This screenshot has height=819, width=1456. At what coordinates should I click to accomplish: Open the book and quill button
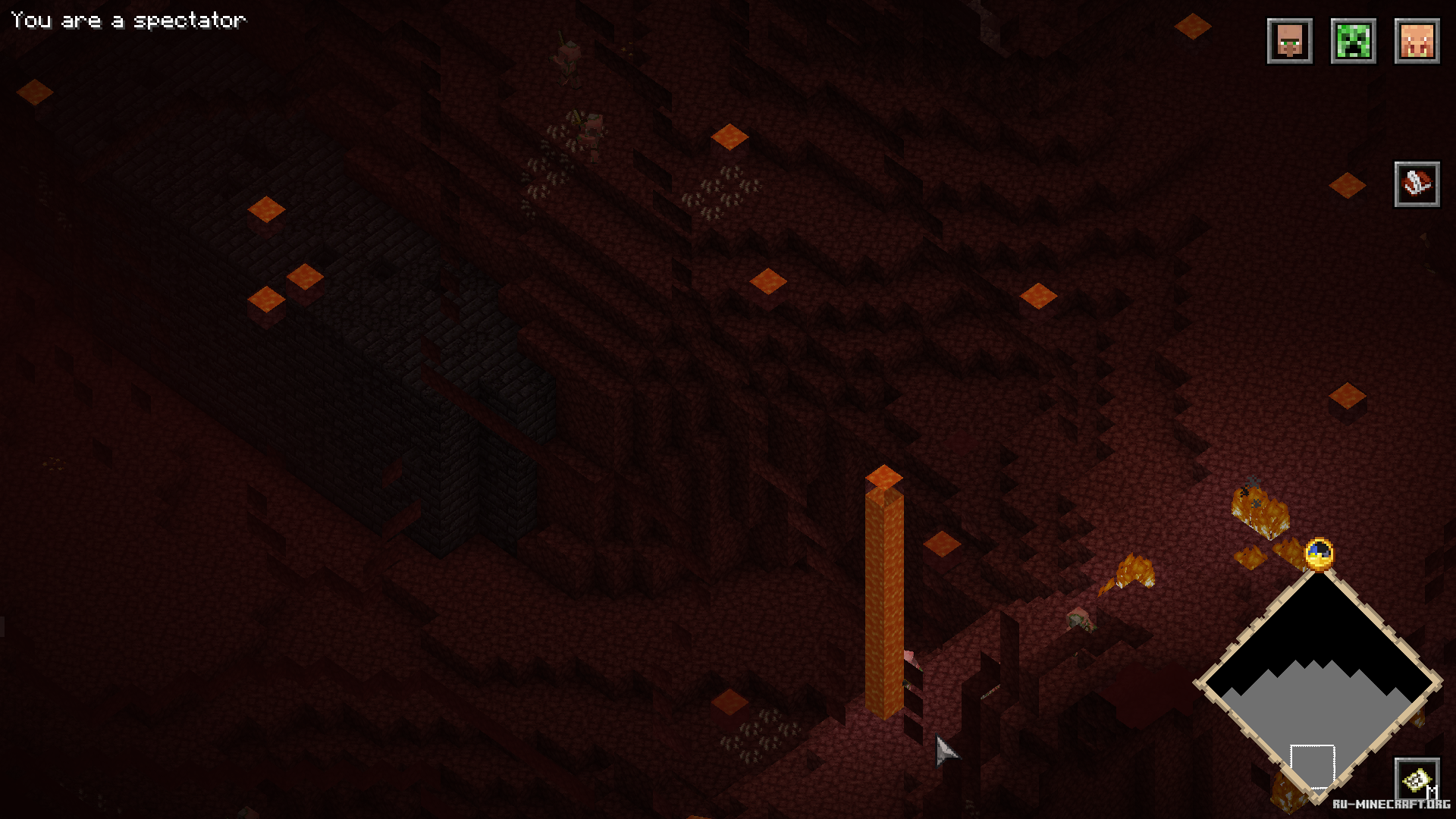(x=1417, y=184)
